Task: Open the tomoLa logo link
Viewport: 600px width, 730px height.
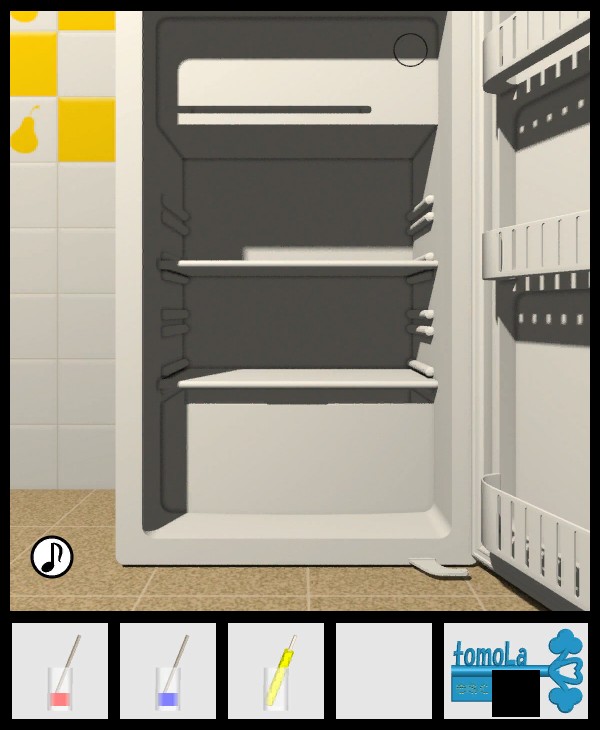Action: (515, 670)
